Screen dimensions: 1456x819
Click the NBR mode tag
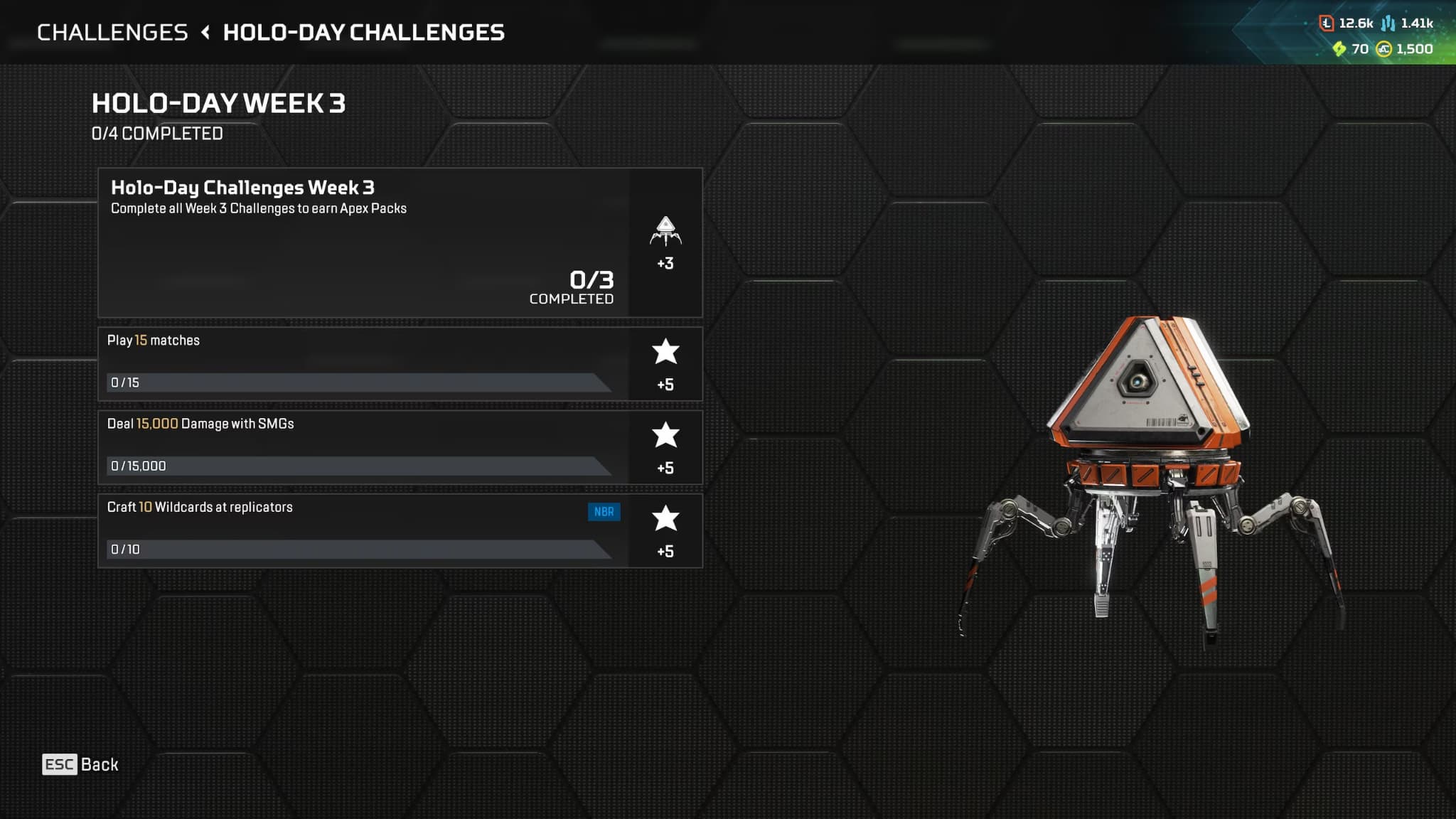tap(604, 512)
